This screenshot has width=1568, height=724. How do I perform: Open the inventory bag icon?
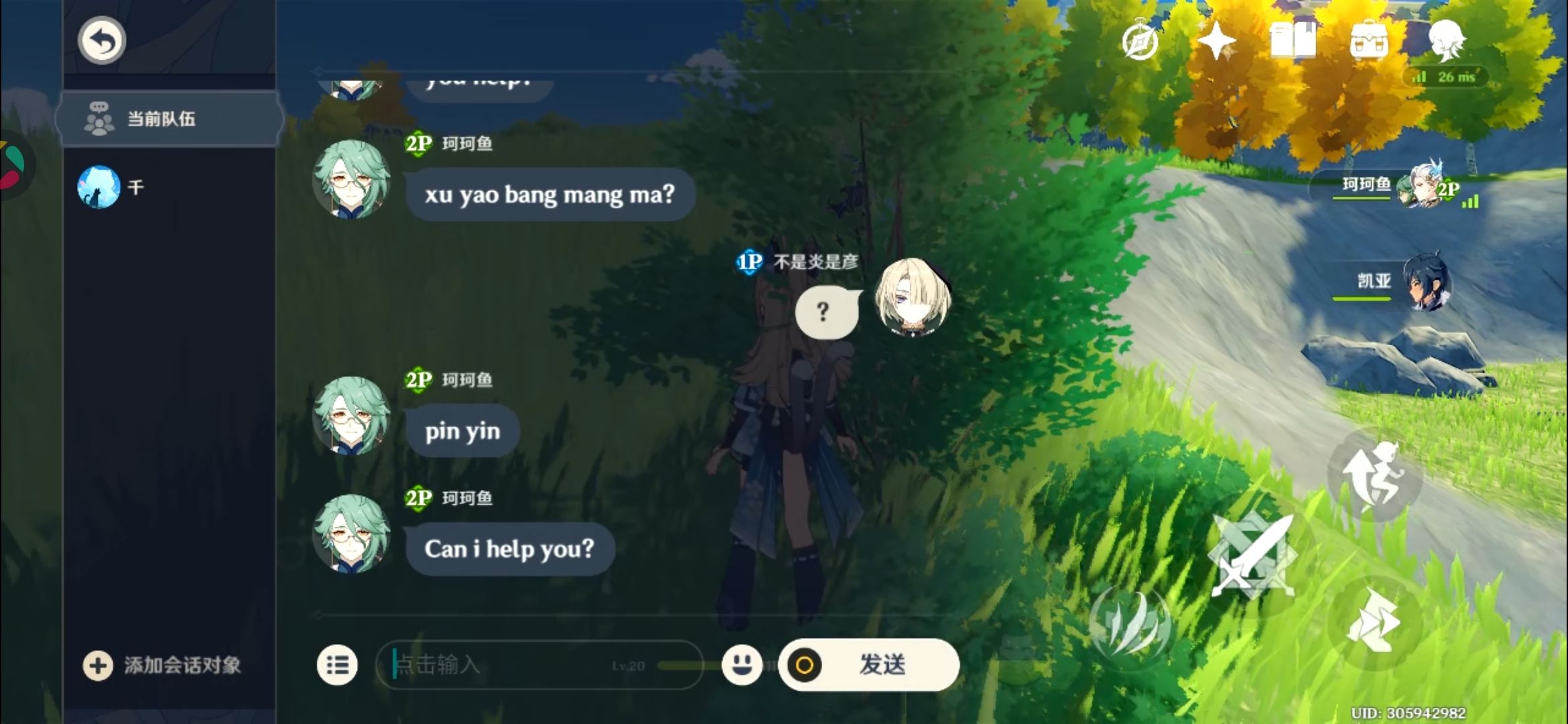[x=1369, y=42]
